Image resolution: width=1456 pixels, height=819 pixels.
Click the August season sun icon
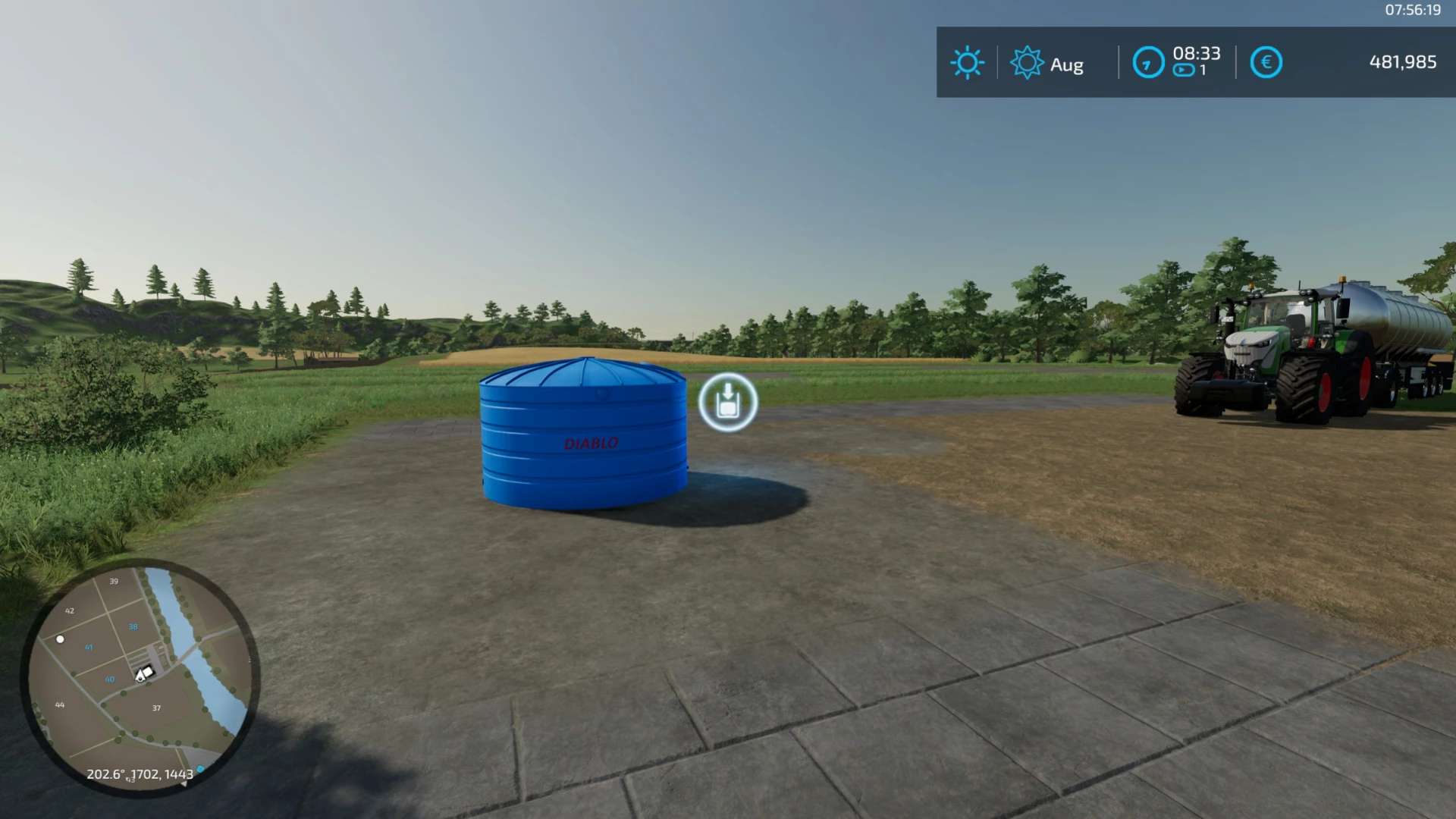point(1027,62)
